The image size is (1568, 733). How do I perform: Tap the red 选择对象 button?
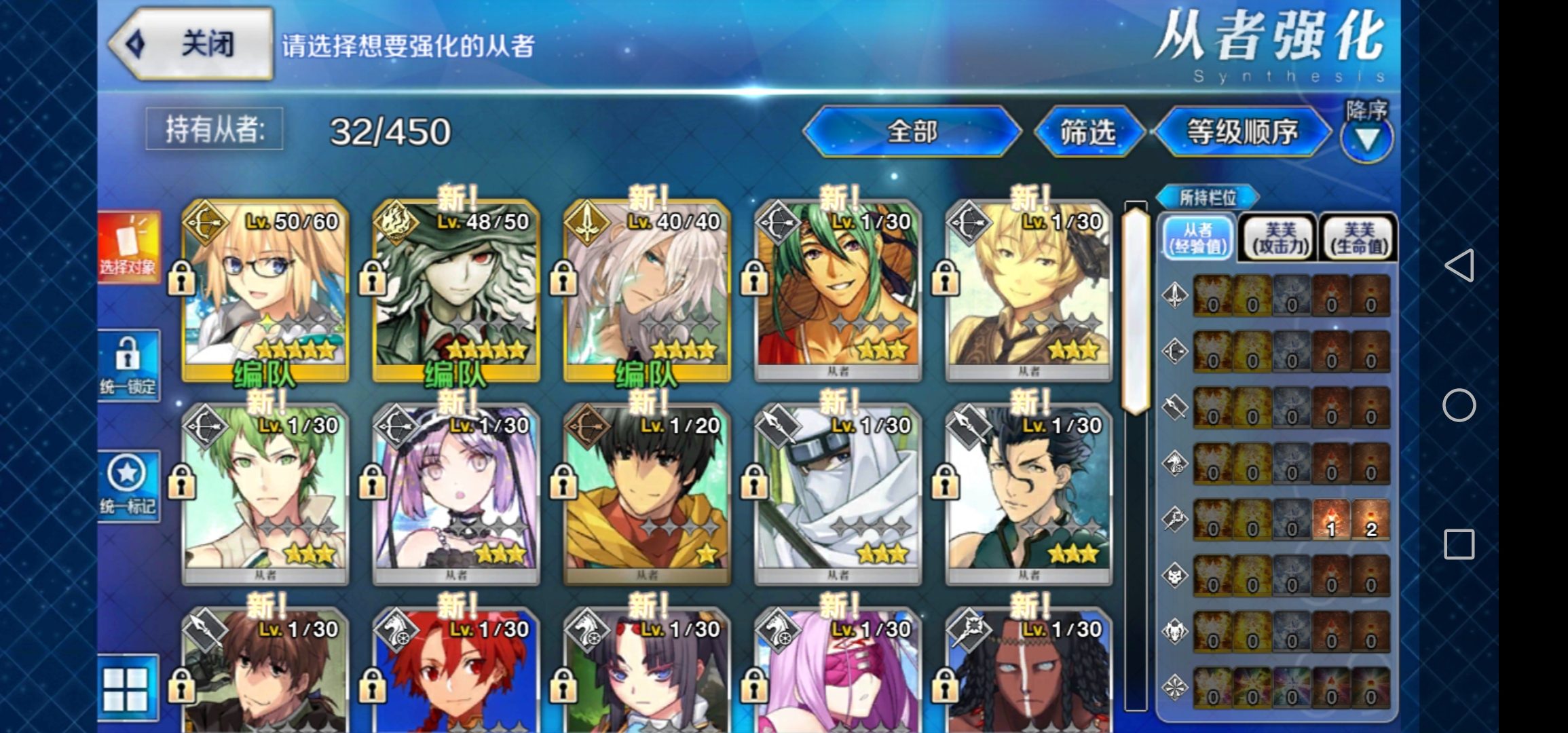(128, 247)
